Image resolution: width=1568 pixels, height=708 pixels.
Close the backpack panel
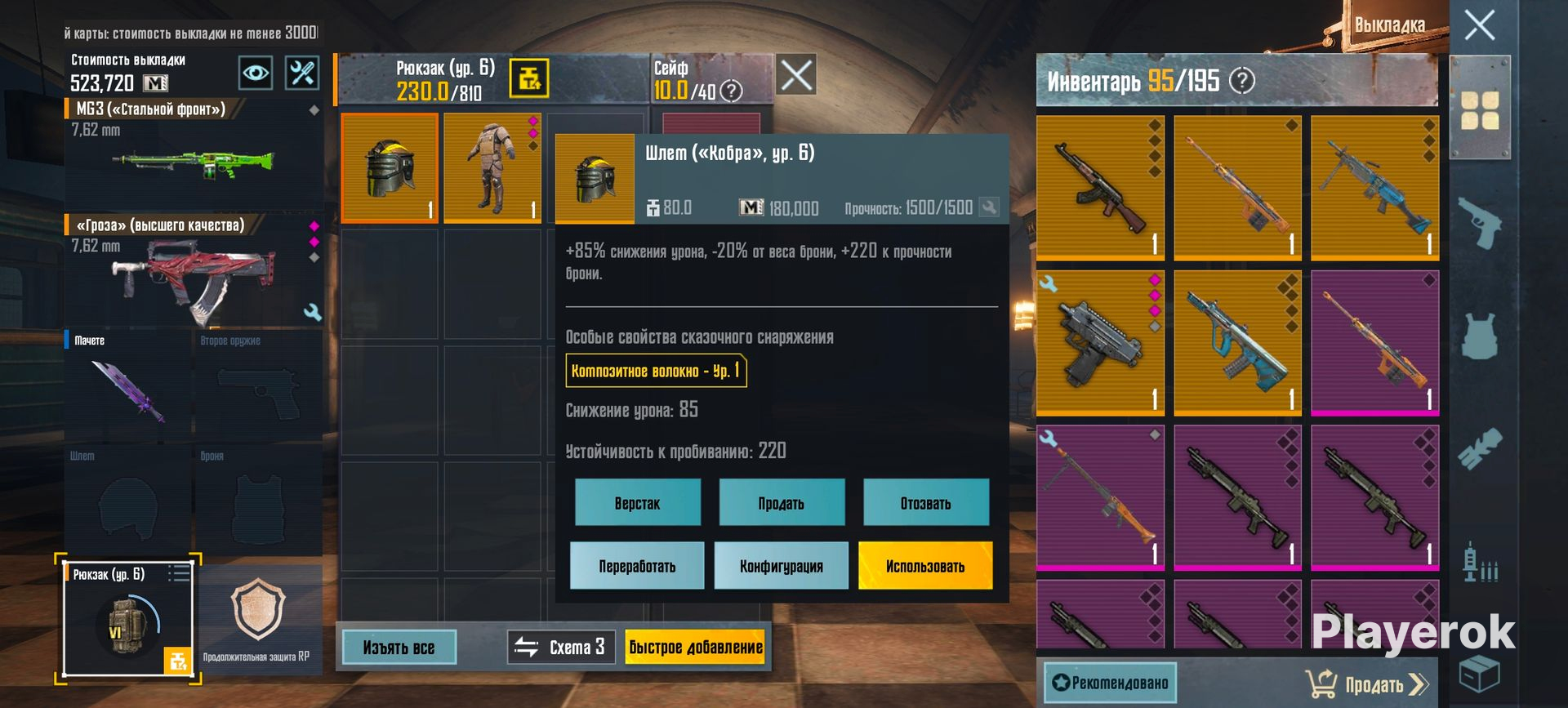[x=796, y=76]
